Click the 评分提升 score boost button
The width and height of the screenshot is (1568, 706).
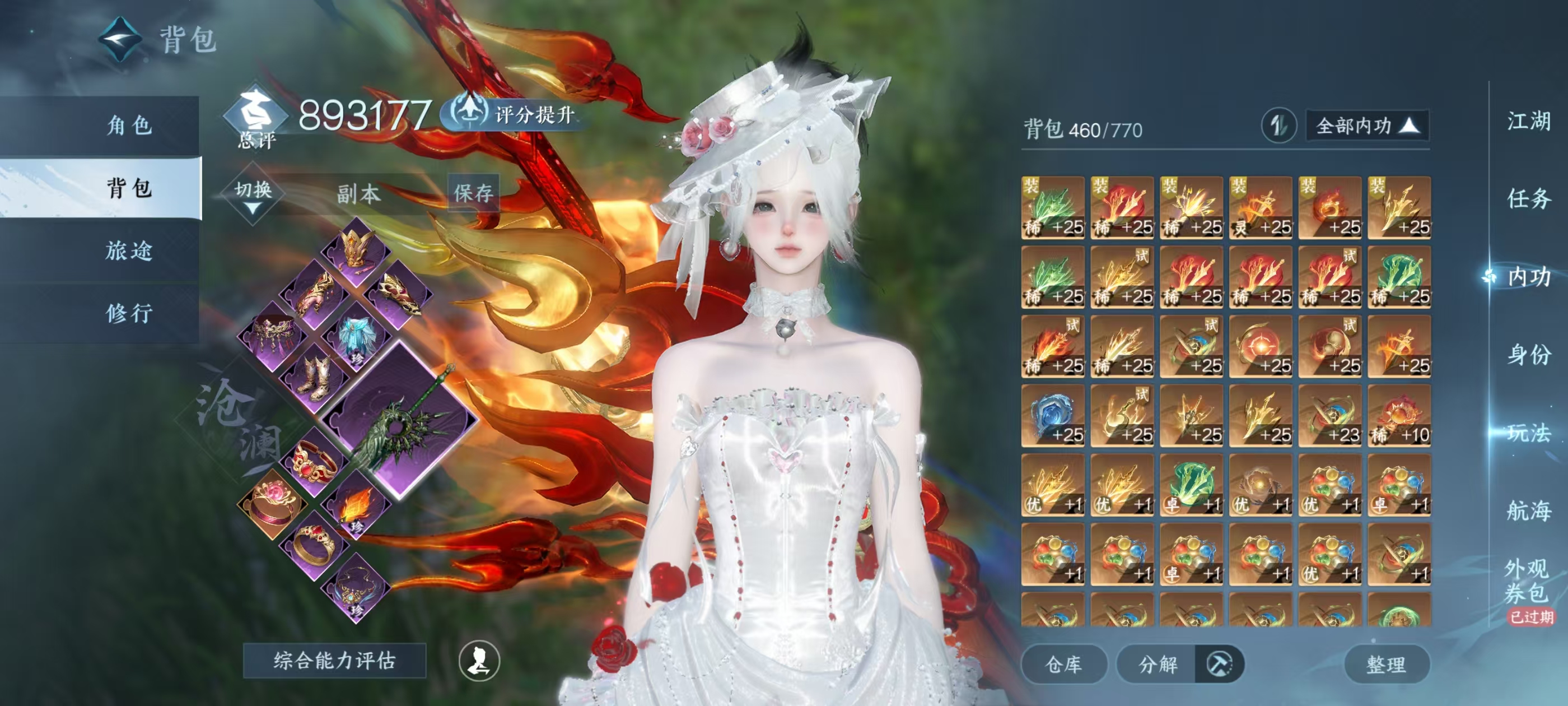coord(515,114)
